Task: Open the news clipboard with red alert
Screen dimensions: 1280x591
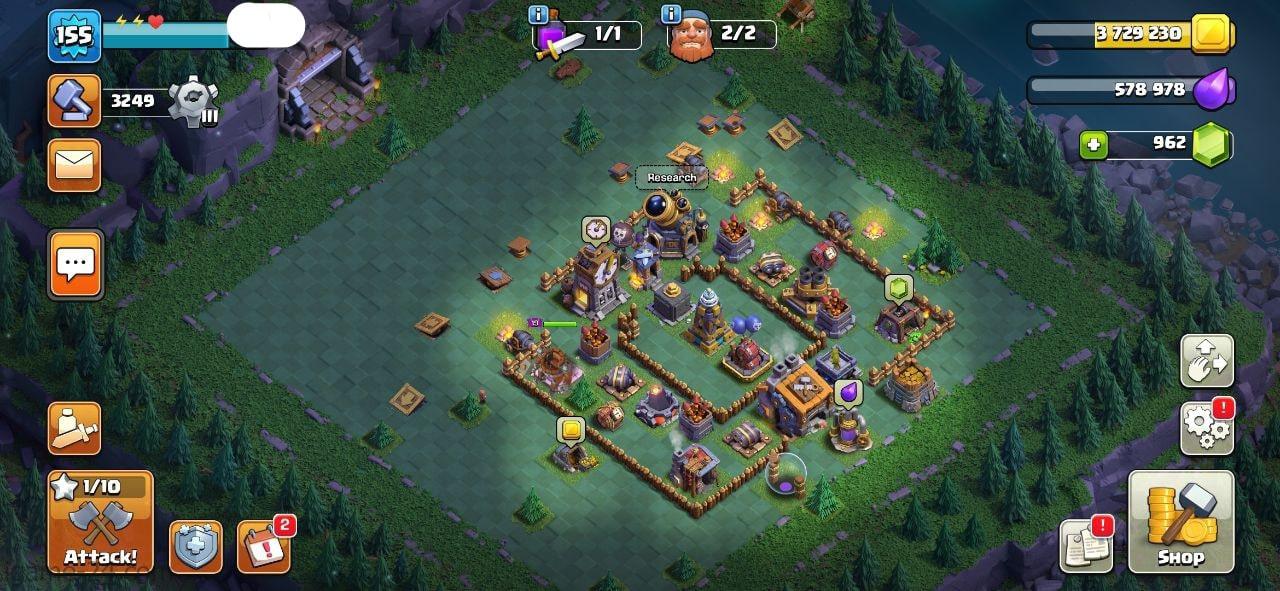Action: click(1086, 546)
